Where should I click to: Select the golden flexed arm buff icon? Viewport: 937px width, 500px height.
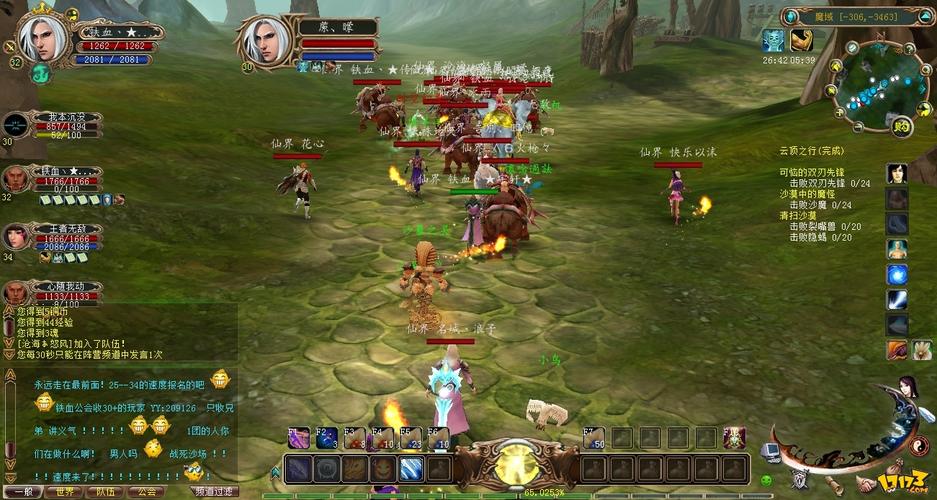tap(802, 40)
